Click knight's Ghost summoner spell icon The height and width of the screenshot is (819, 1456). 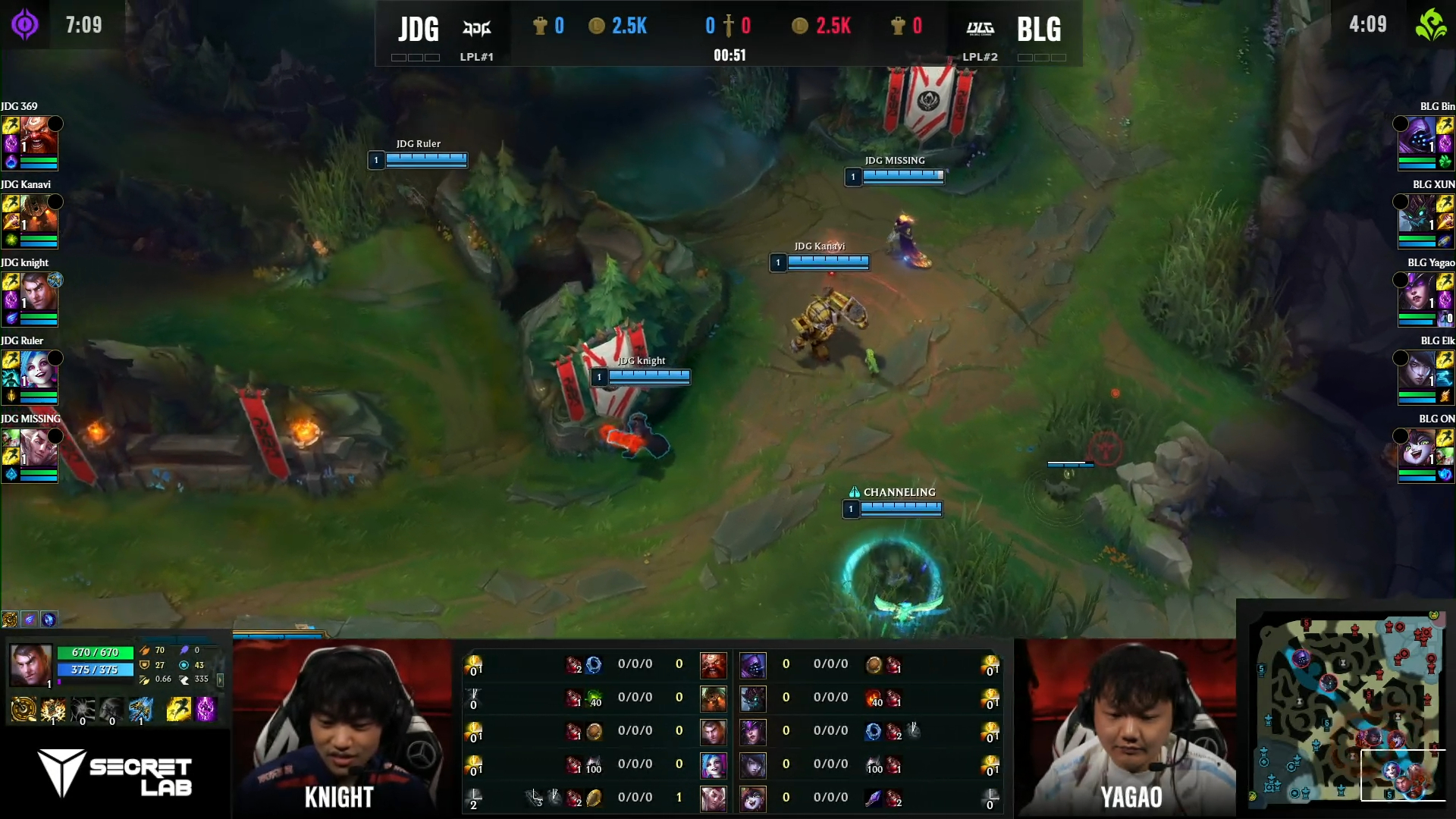pos(179,710)
